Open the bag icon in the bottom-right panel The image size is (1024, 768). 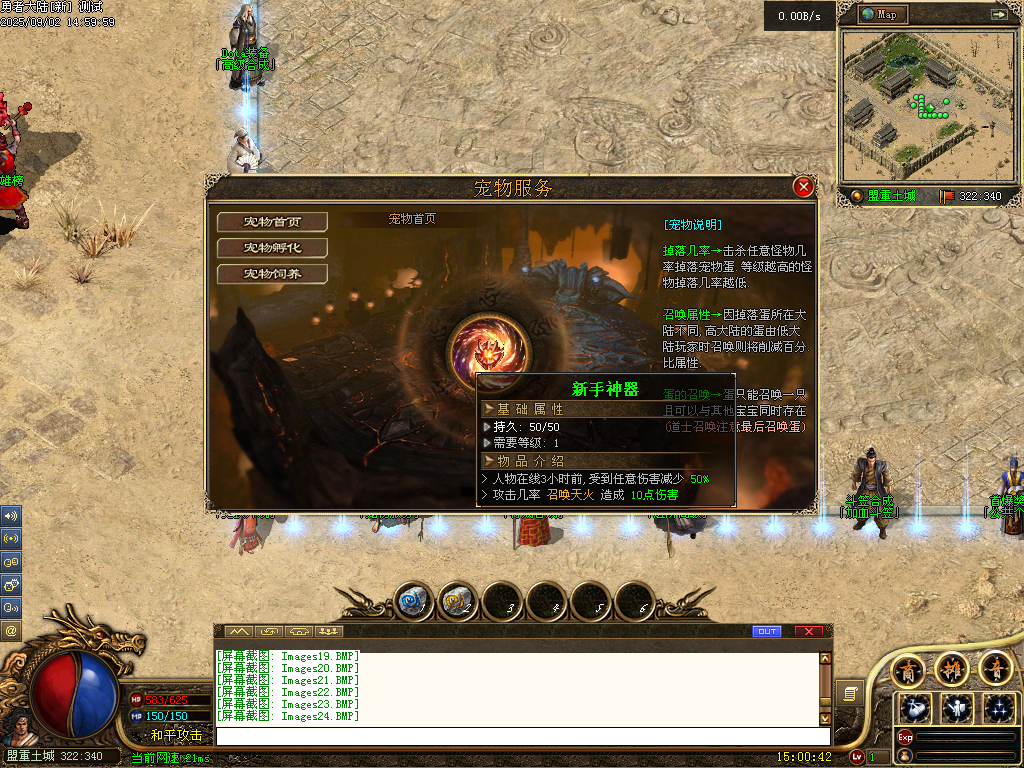915,708
